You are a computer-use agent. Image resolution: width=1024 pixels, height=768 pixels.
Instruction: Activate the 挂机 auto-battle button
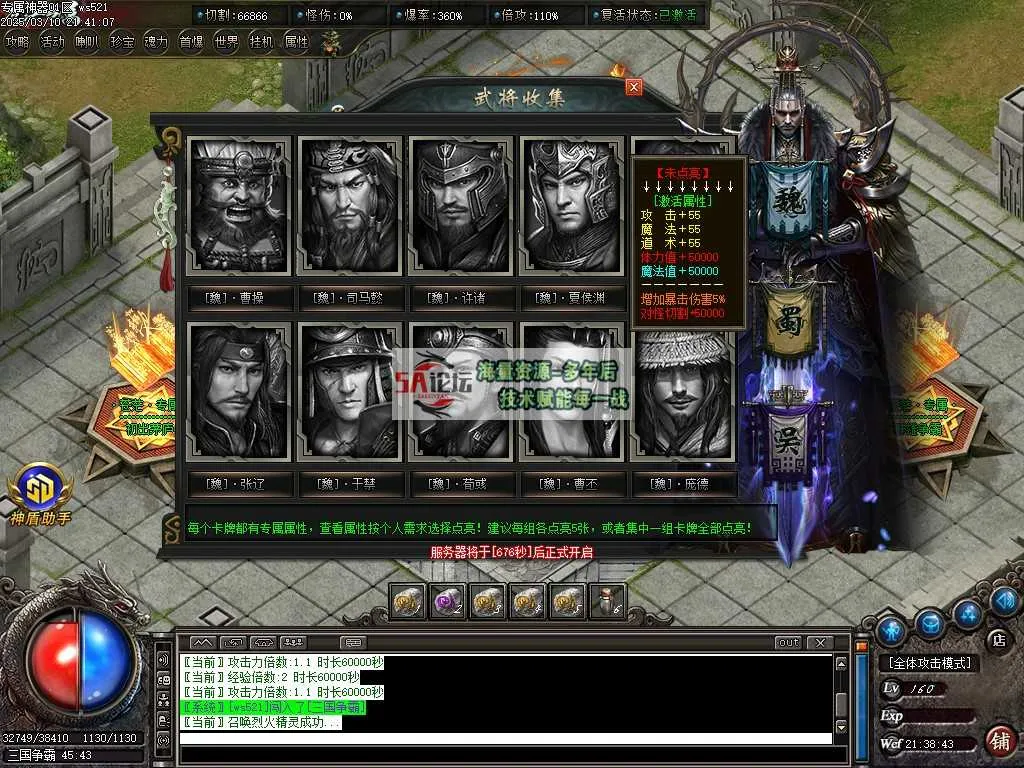[262, 42]
